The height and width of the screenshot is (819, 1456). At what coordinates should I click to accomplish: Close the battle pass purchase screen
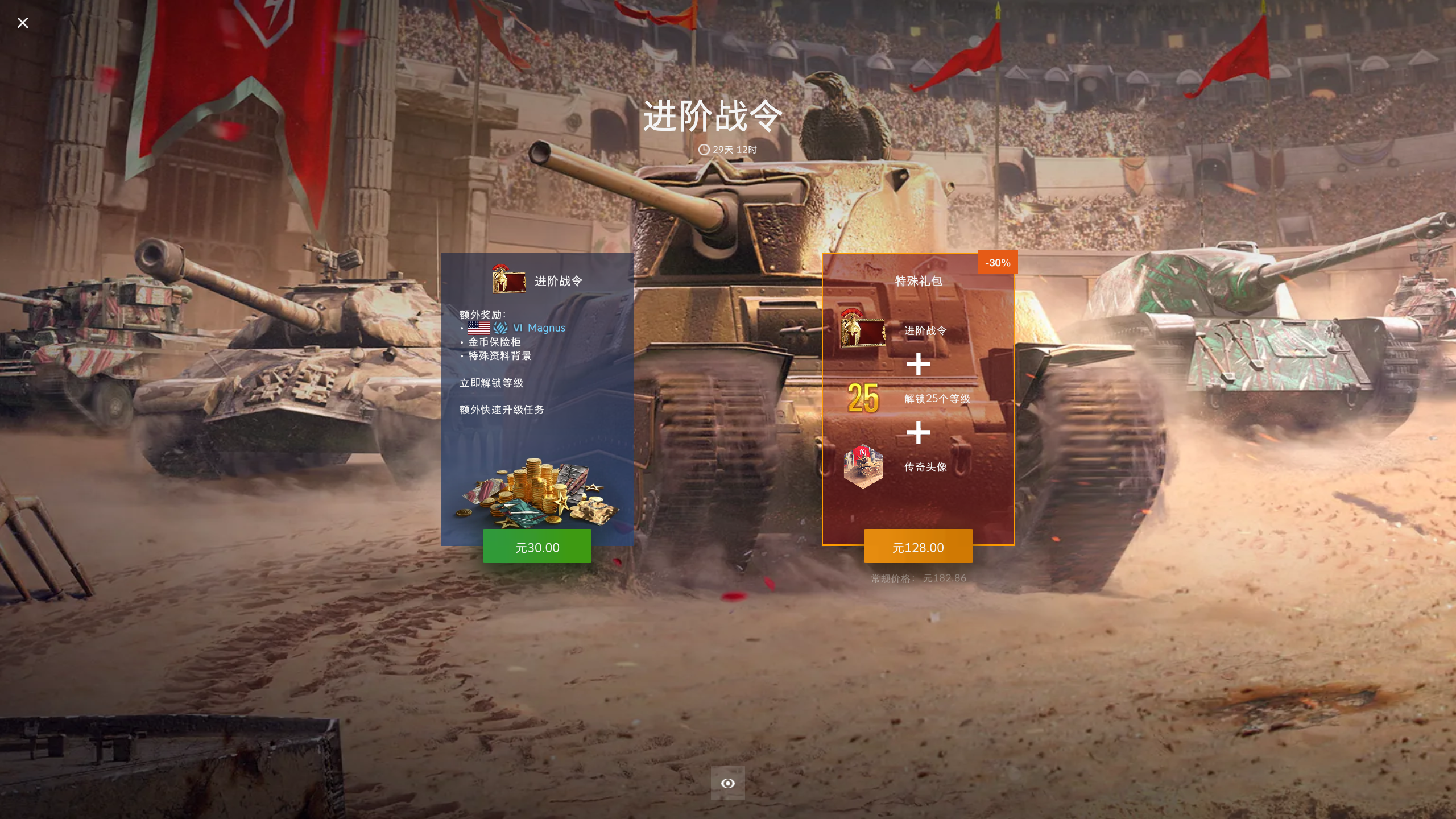[x=23, y=23]
